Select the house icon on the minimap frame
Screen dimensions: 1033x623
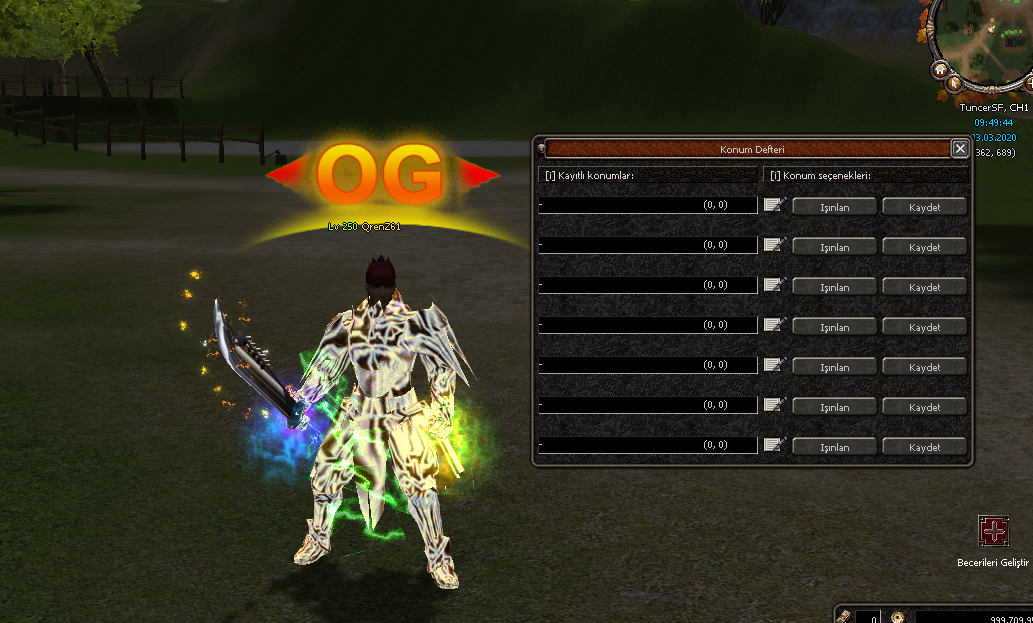tap(940, 70)
